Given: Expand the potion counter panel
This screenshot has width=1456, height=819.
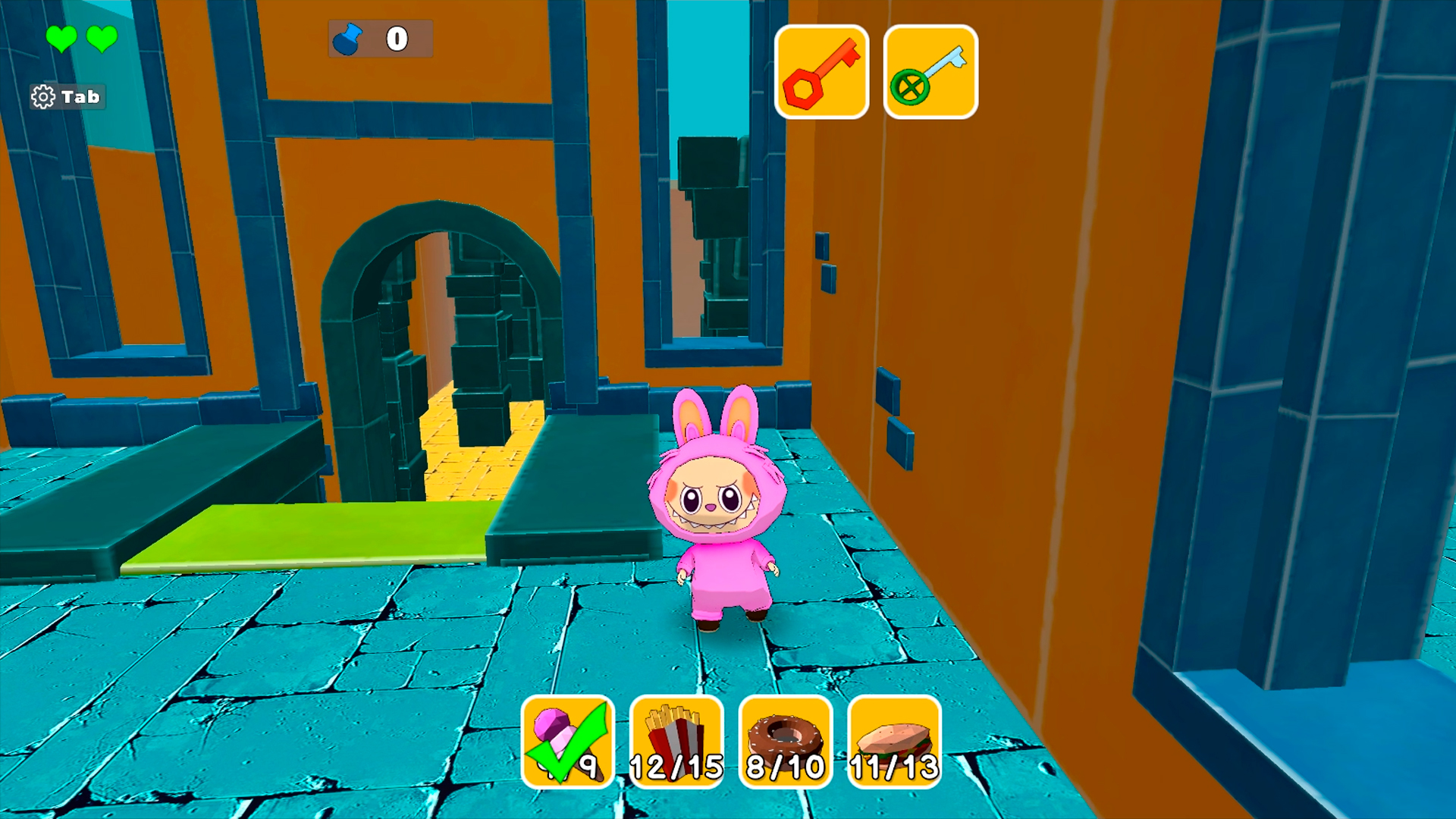Looking at the screenshot, I should [x=379, y=39].
